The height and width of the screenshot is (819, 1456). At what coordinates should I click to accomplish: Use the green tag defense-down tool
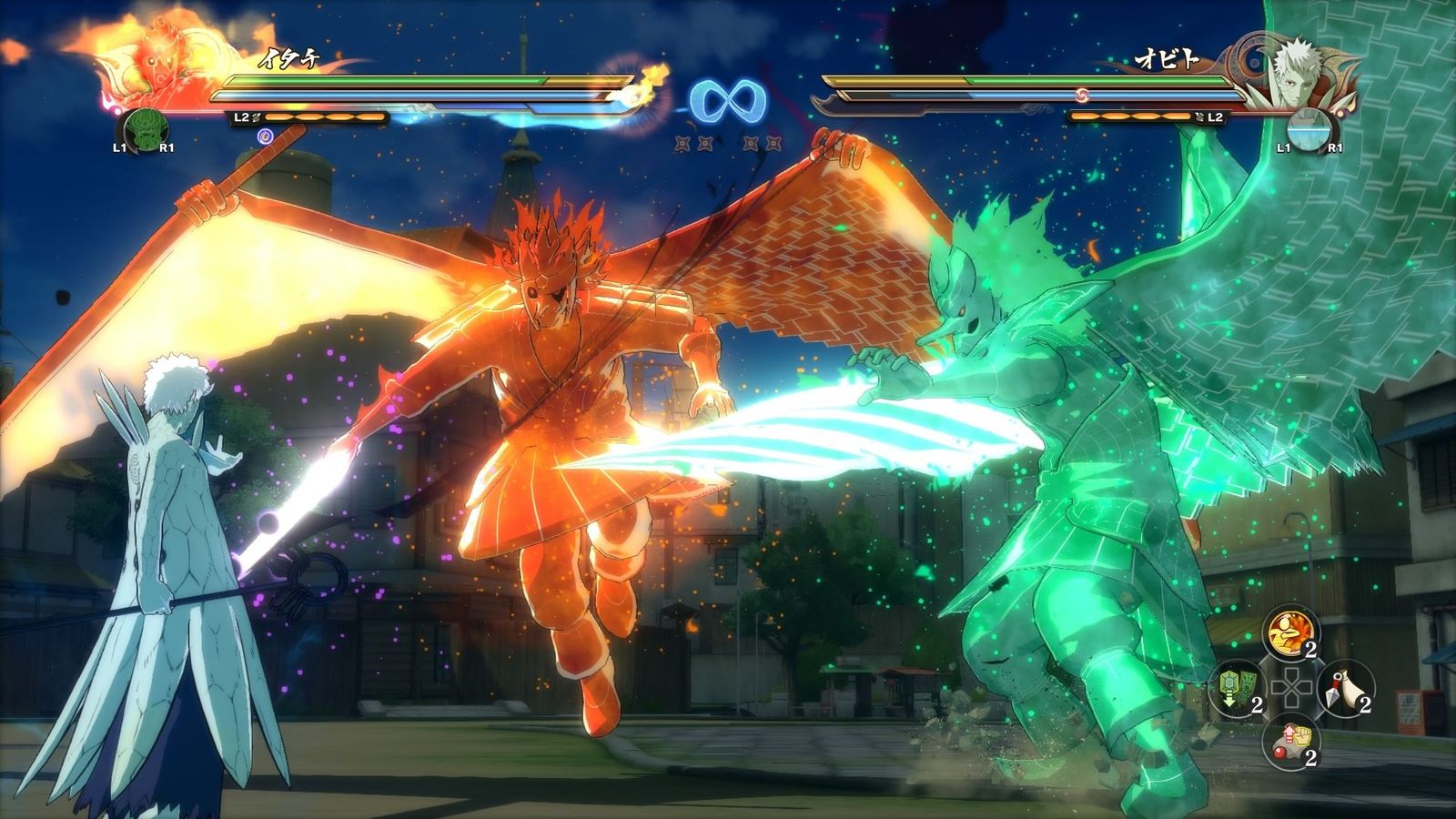pyautogui.click(x=1238, y=687)
